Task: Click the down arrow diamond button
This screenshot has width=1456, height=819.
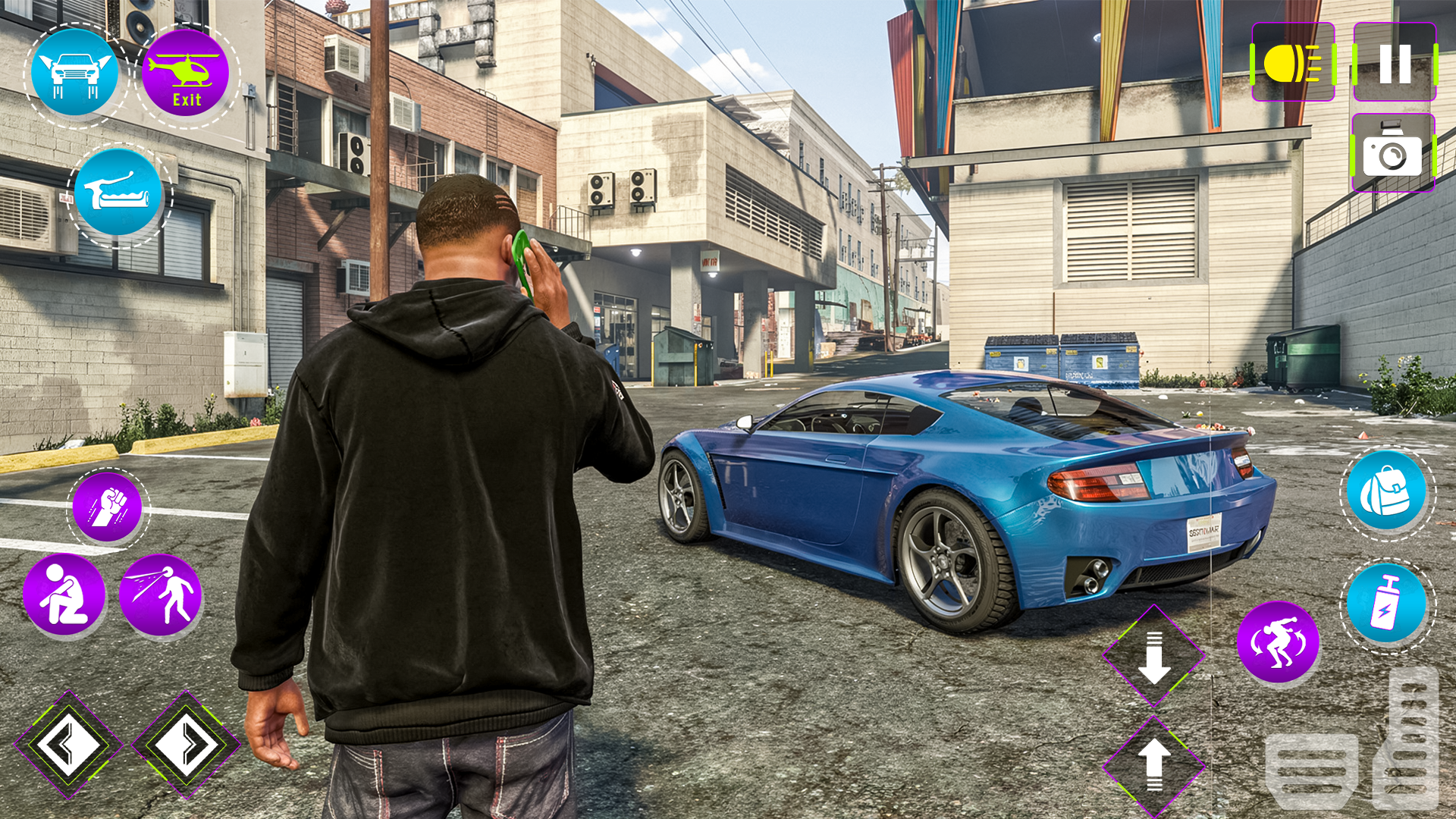Action: pyautogui.click(x=1153, y=656)
